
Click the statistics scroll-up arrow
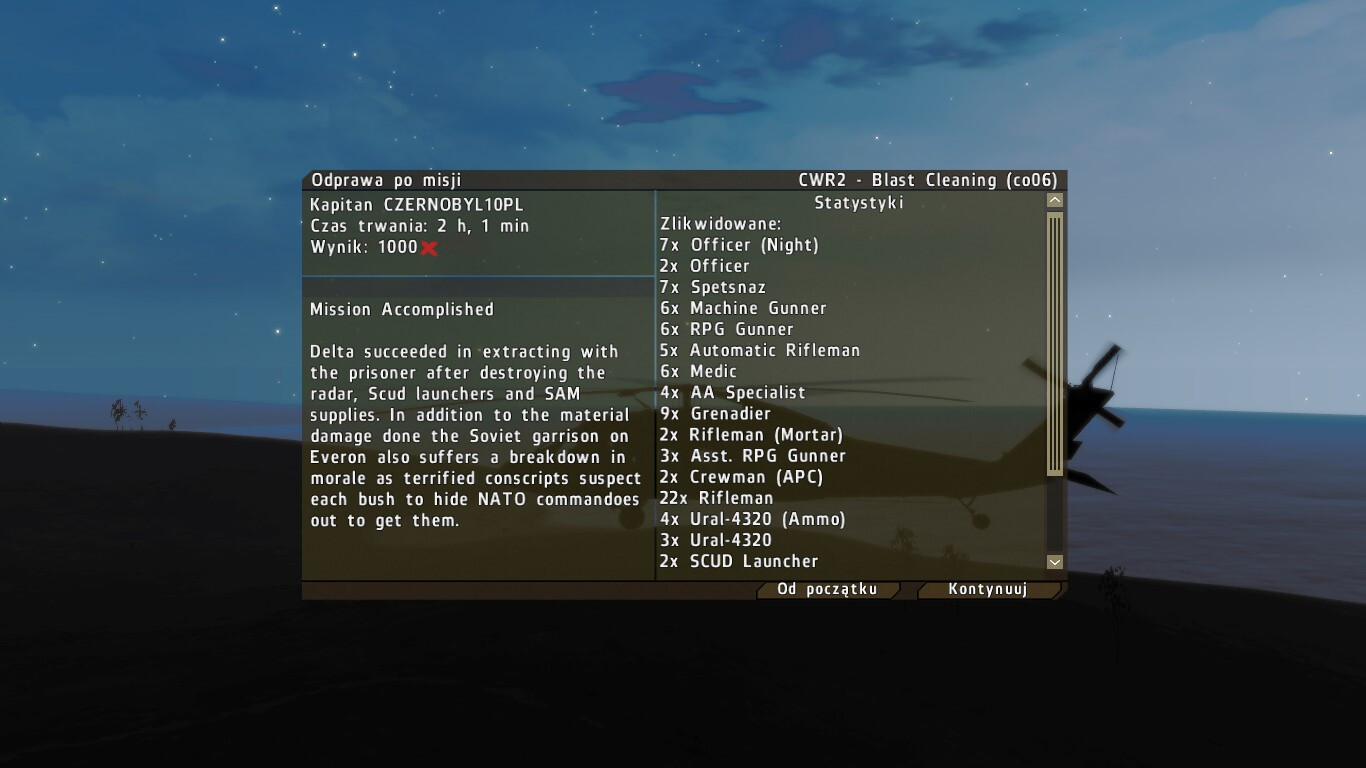[1054, 201]
